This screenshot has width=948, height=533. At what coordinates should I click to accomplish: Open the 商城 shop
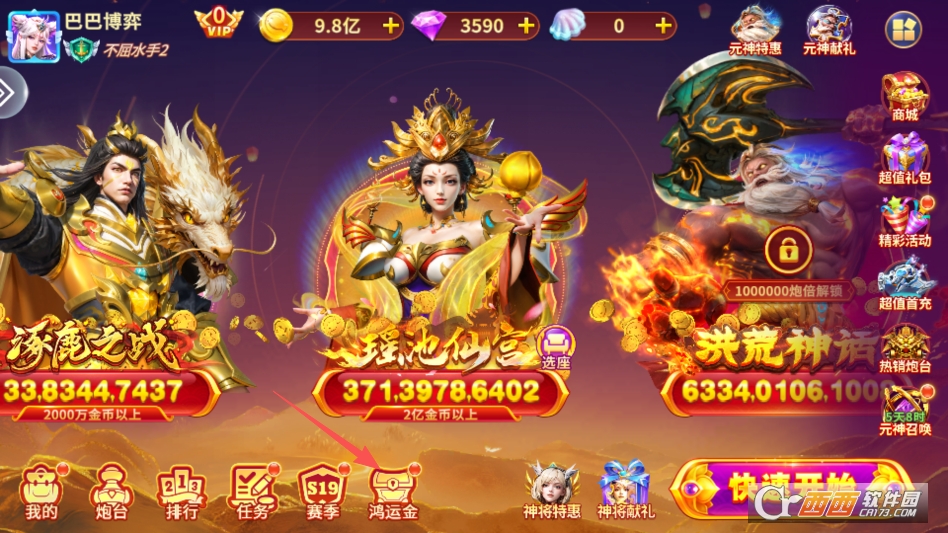tap(904, 96)
